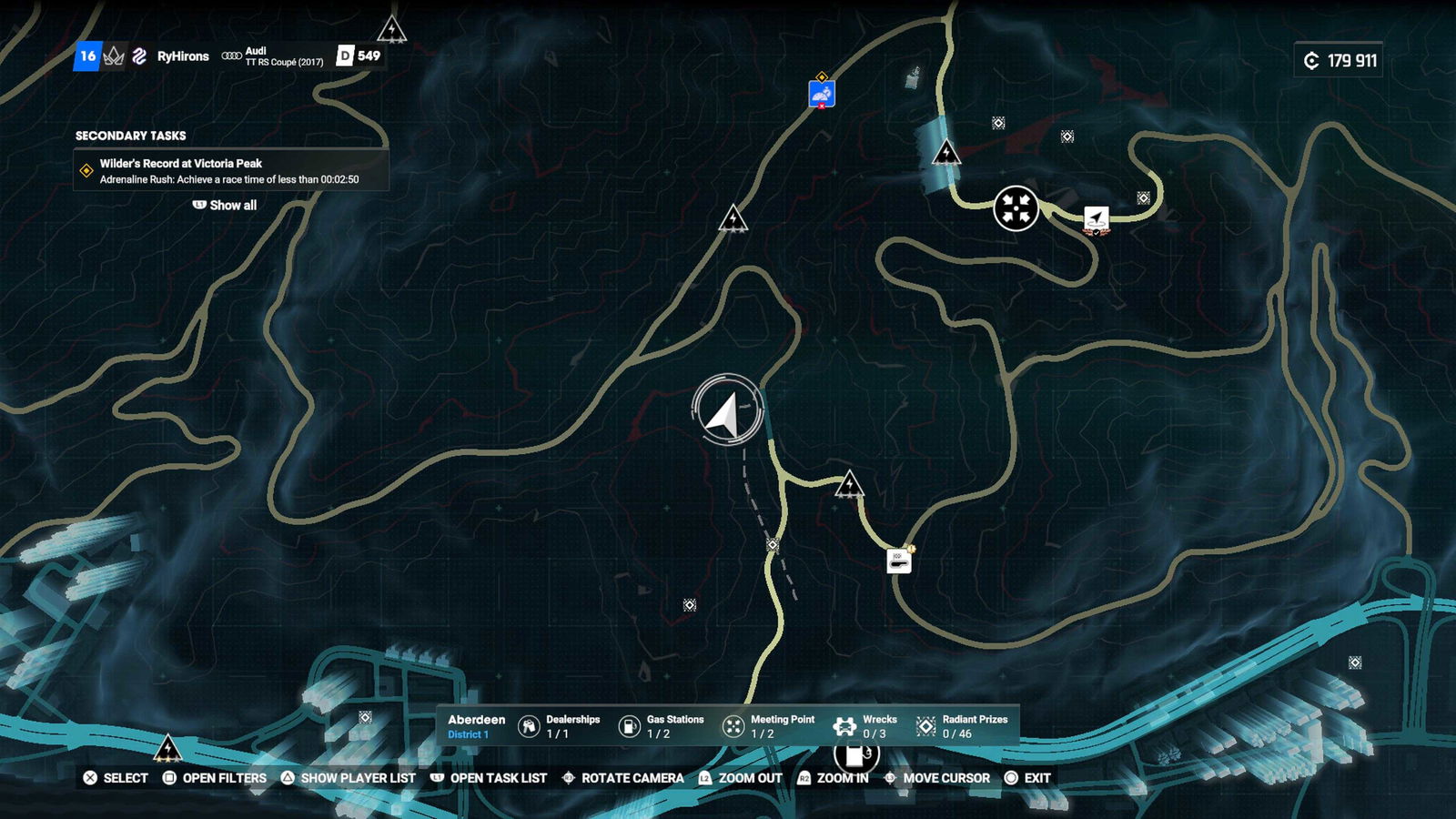Show all secondary tasks
The image size is (1456, 819).
225,206
